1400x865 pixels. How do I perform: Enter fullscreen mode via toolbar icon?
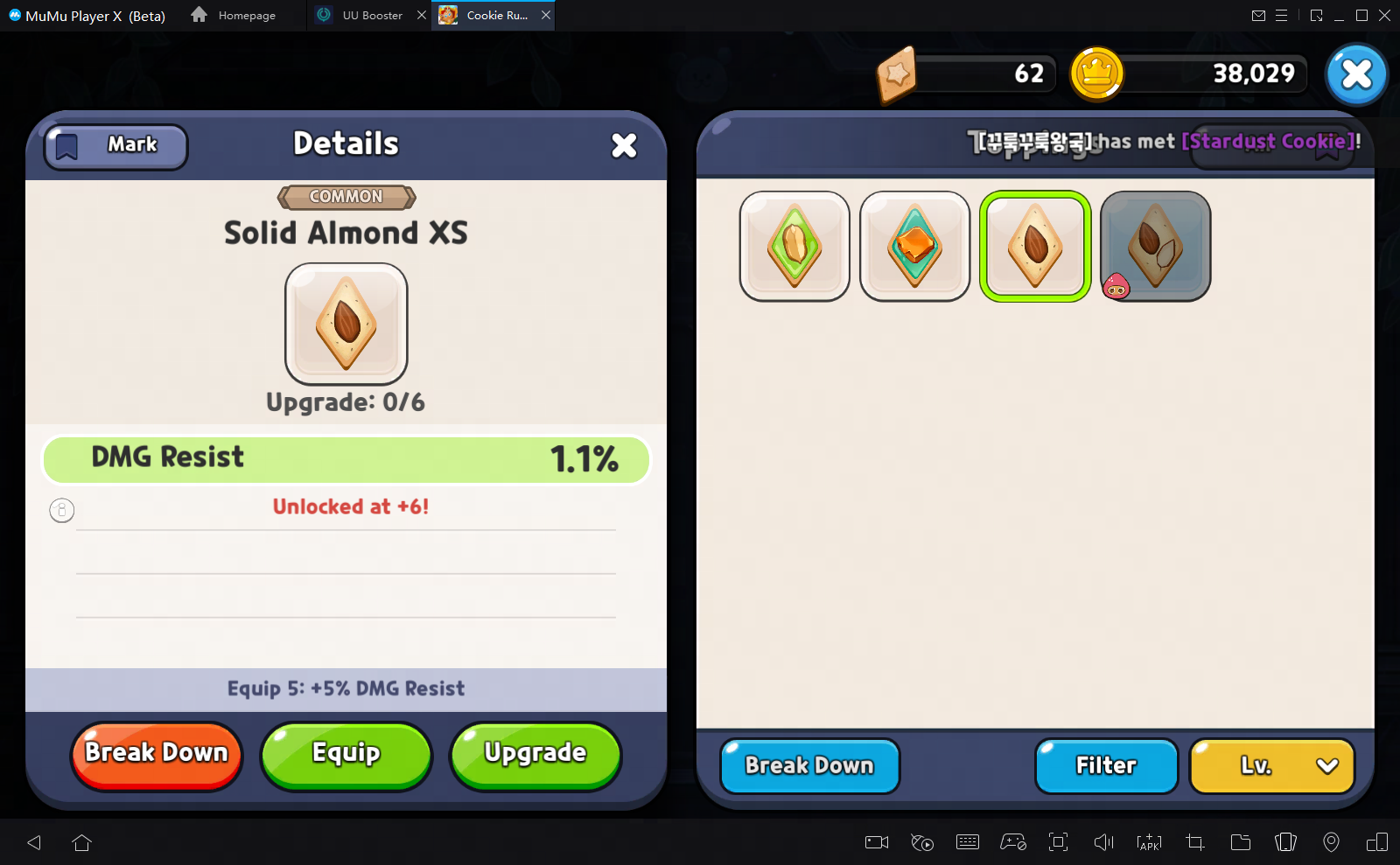coord(1058,842)
